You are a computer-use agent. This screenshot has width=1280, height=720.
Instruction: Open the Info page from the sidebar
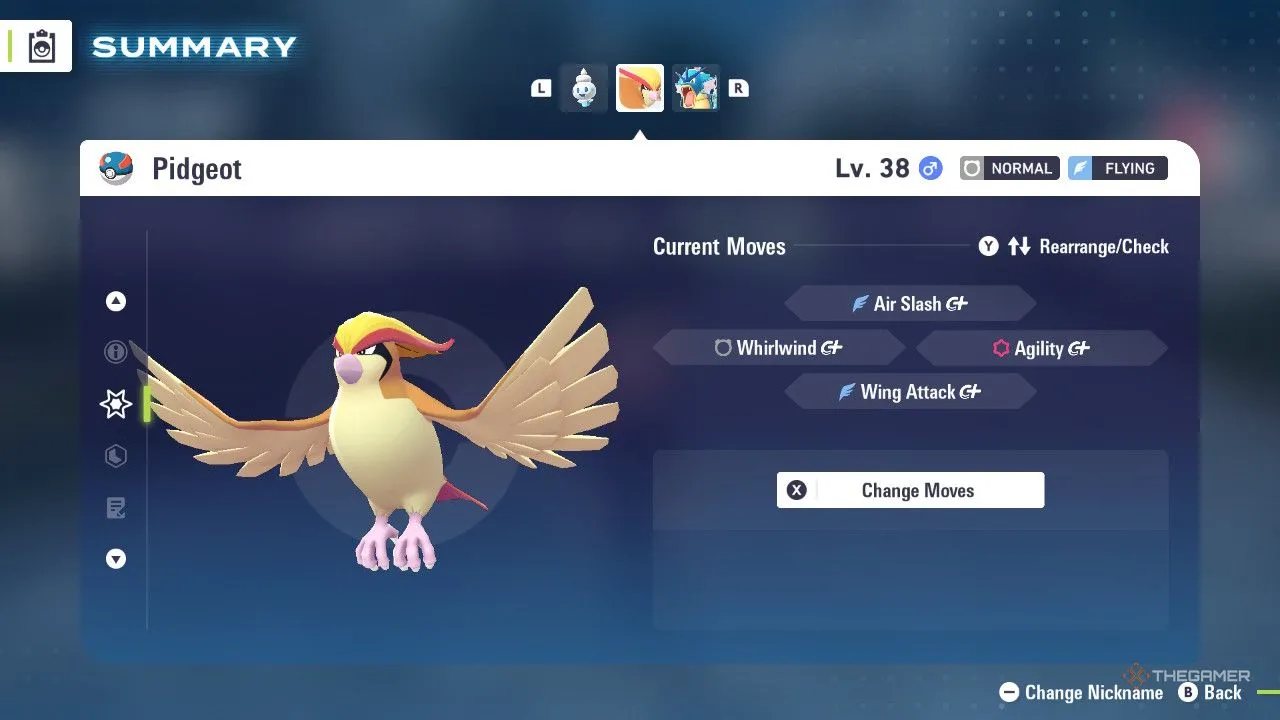tap(115, 352)
